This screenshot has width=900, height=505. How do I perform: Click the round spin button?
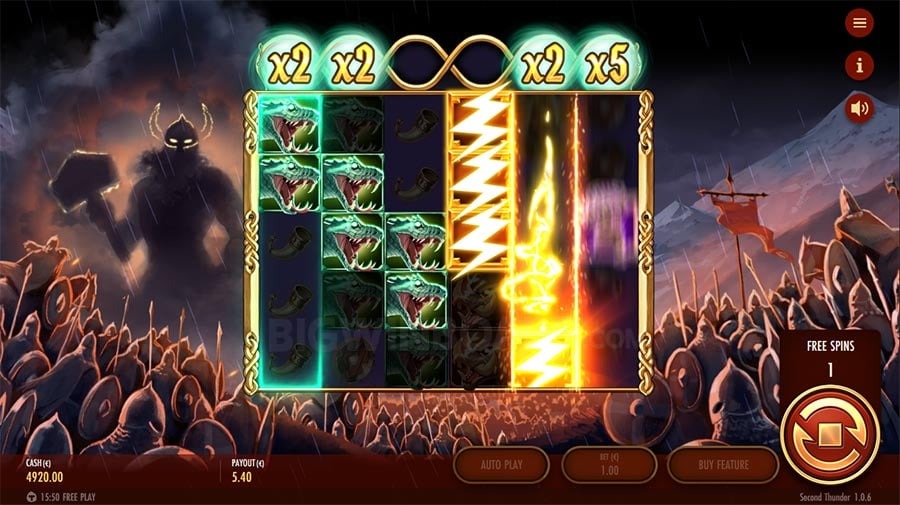(x=829, y=435)
